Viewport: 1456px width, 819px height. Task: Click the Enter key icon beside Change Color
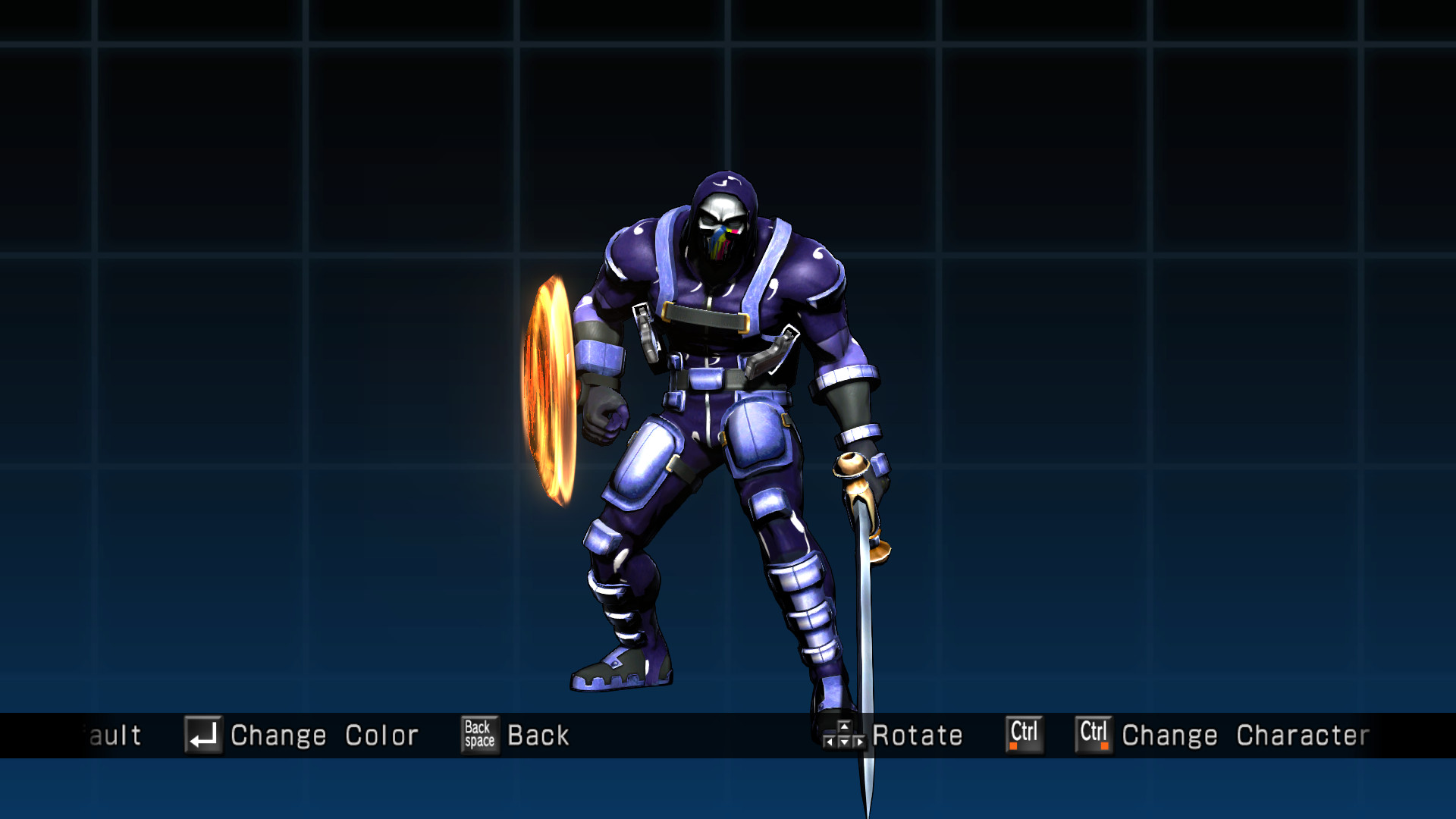coord(203,734)
